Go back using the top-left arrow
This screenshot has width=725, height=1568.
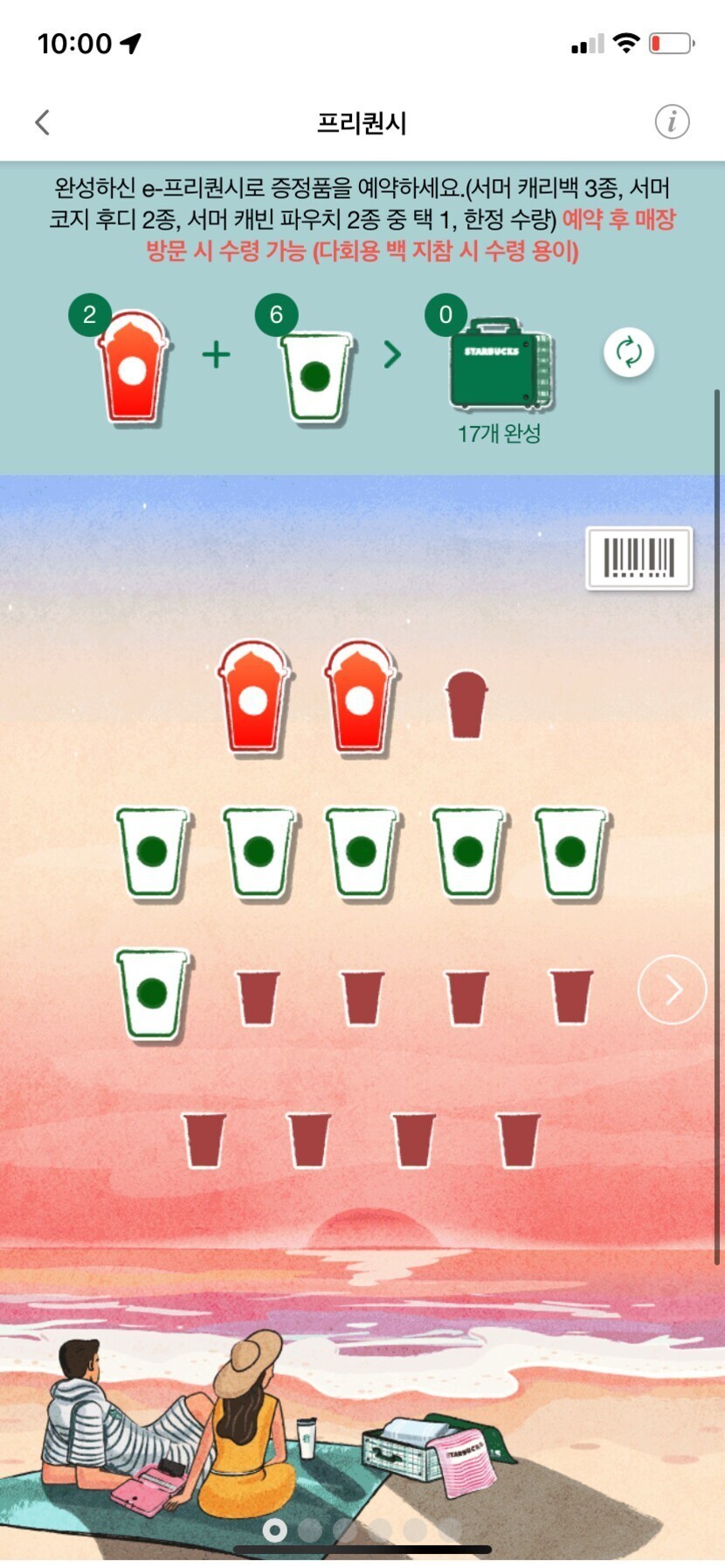[42, 122]
